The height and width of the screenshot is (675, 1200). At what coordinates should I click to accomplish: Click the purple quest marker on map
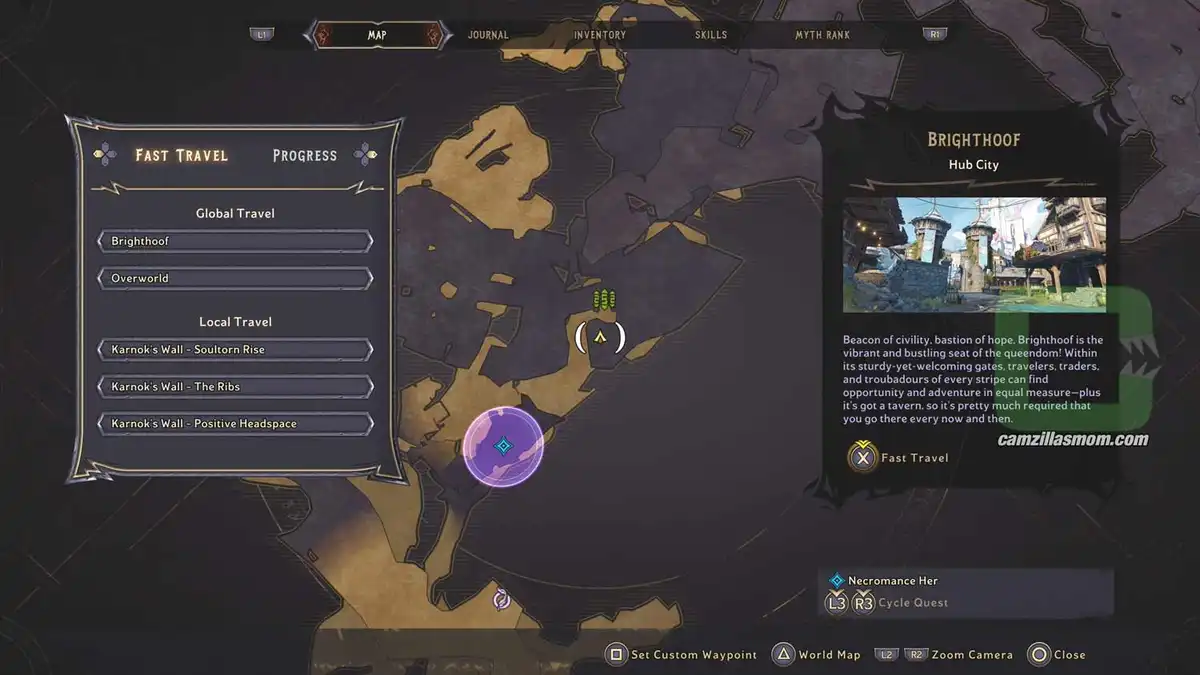pyautogui.click(x=504, y=446)
